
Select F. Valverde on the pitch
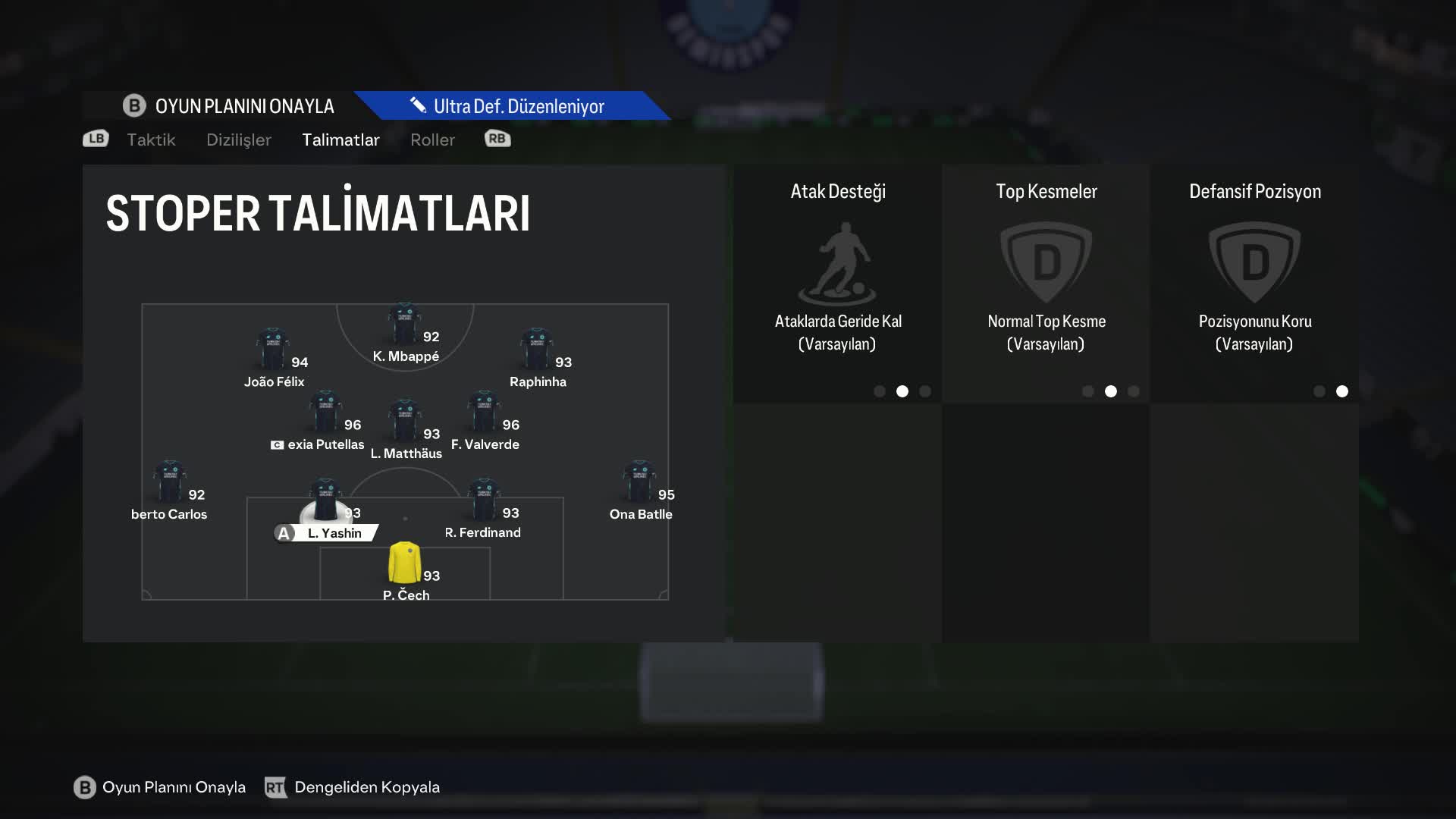pos(484,413)
